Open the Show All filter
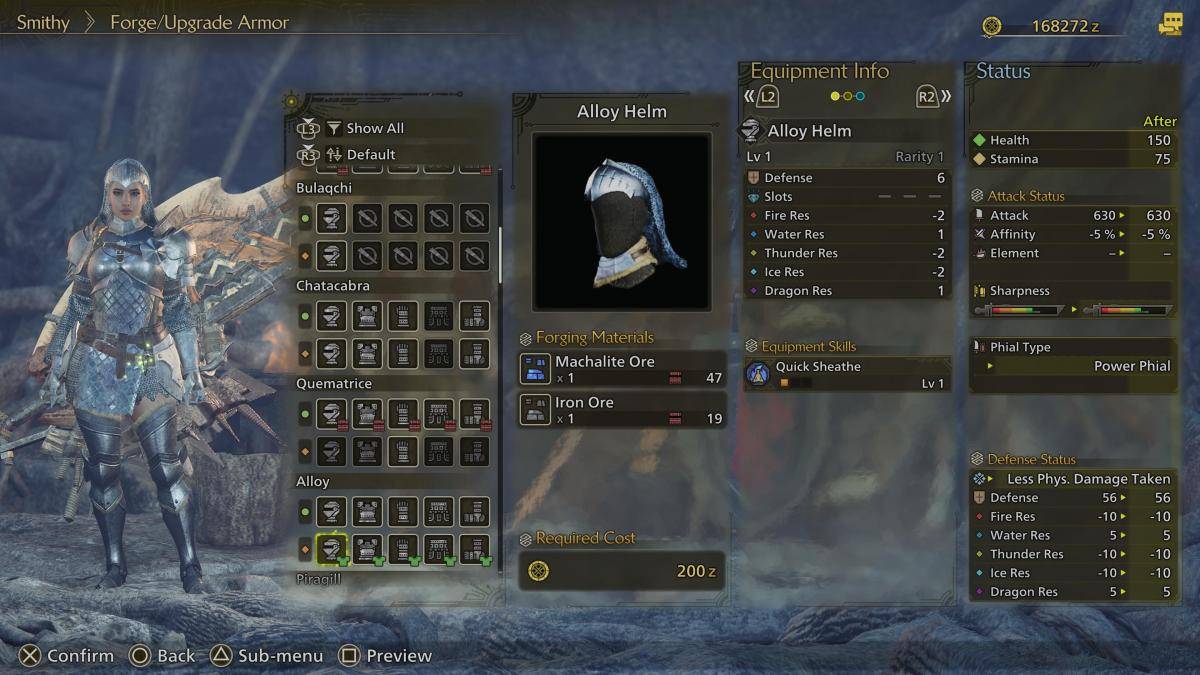The width and height of the screenshot is (1200, 675). point(364,128)
